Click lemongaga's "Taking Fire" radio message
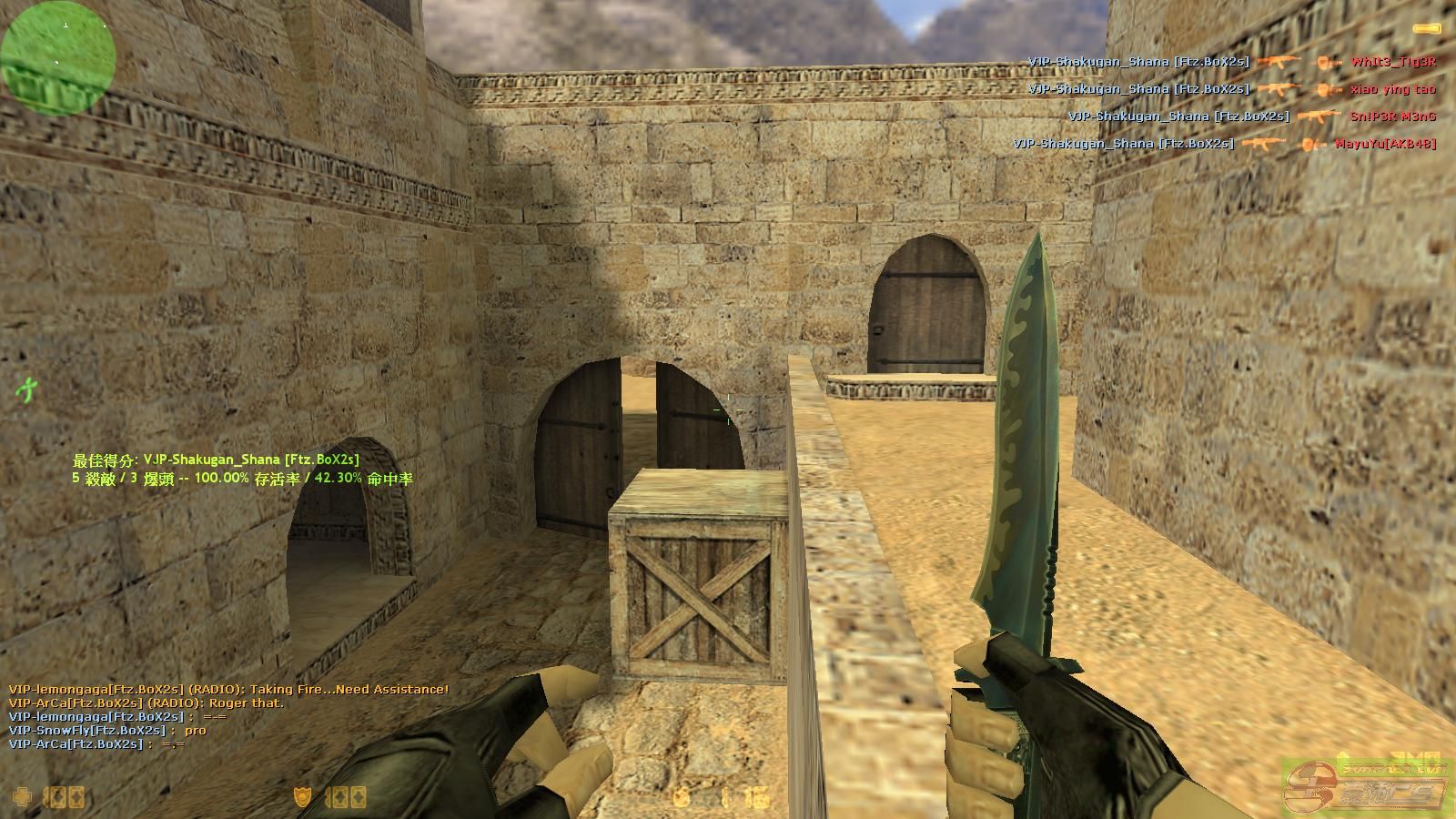The height and width of the screenshot is (819, 1456). pos(228,690)
